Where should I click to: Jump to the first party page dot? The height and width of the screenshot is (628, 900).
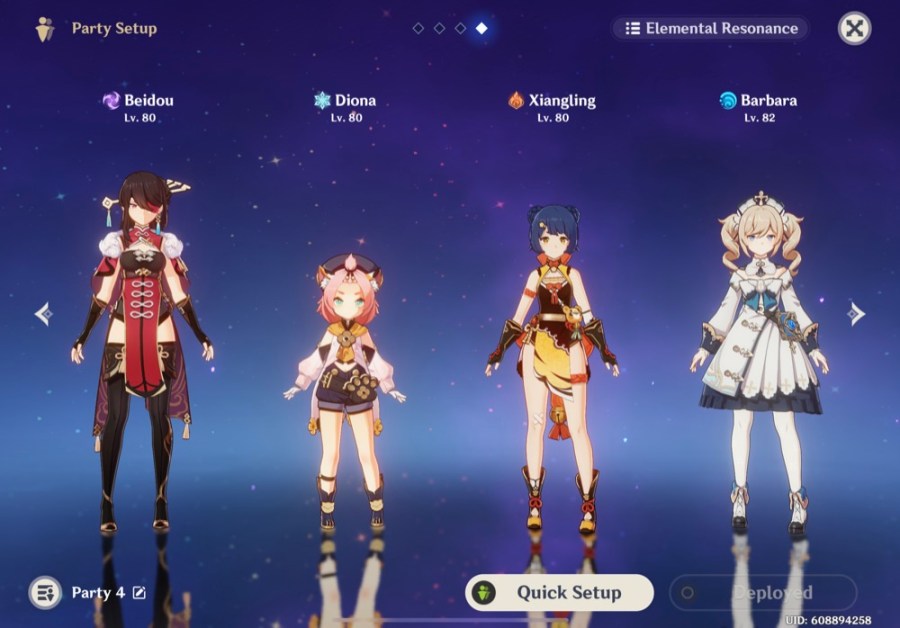tap(418, 28)
